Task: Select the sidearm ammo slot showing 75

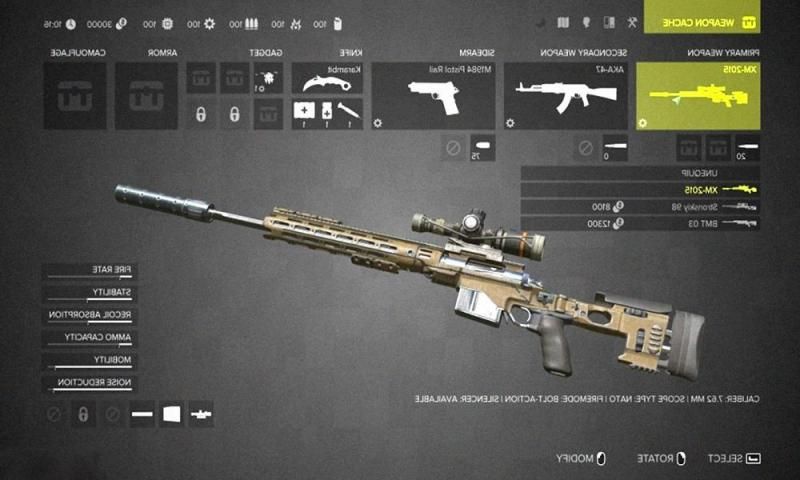Action: point(481,148)
